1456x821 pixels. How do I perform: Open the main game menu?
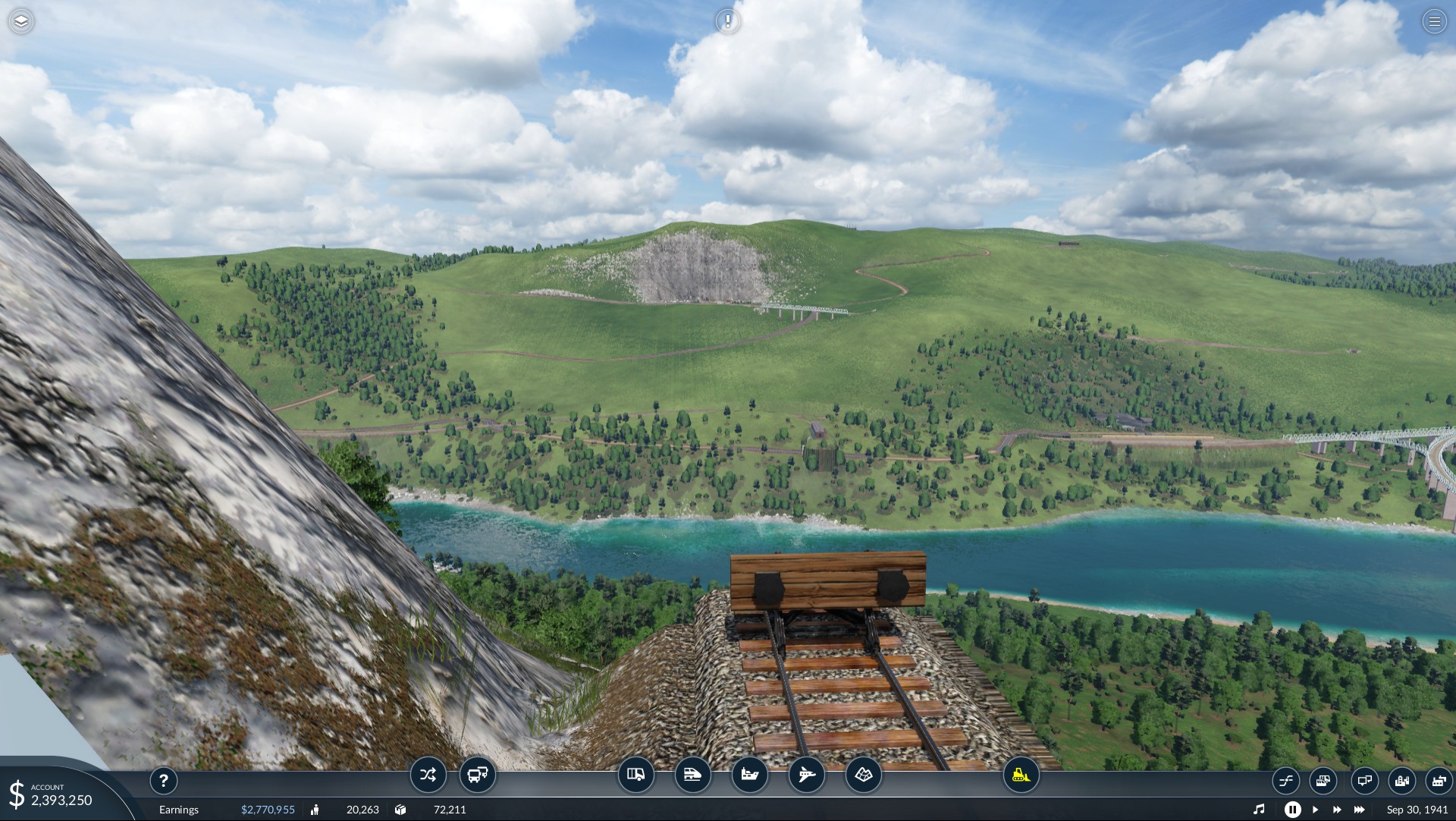[1434, 21]
